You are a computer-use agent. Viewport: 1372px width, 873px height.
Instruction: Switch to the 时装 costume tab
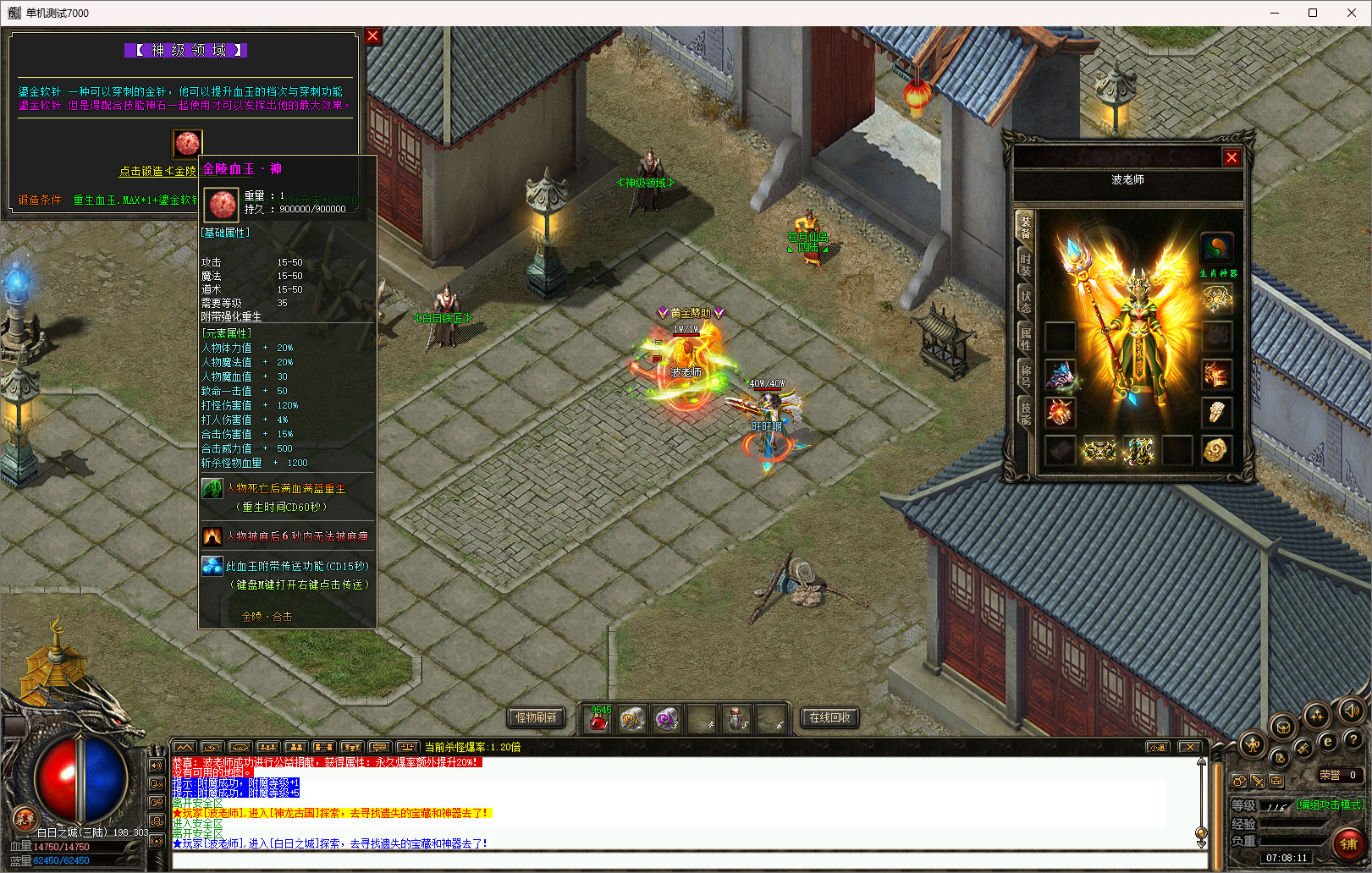click(1025, 264)
